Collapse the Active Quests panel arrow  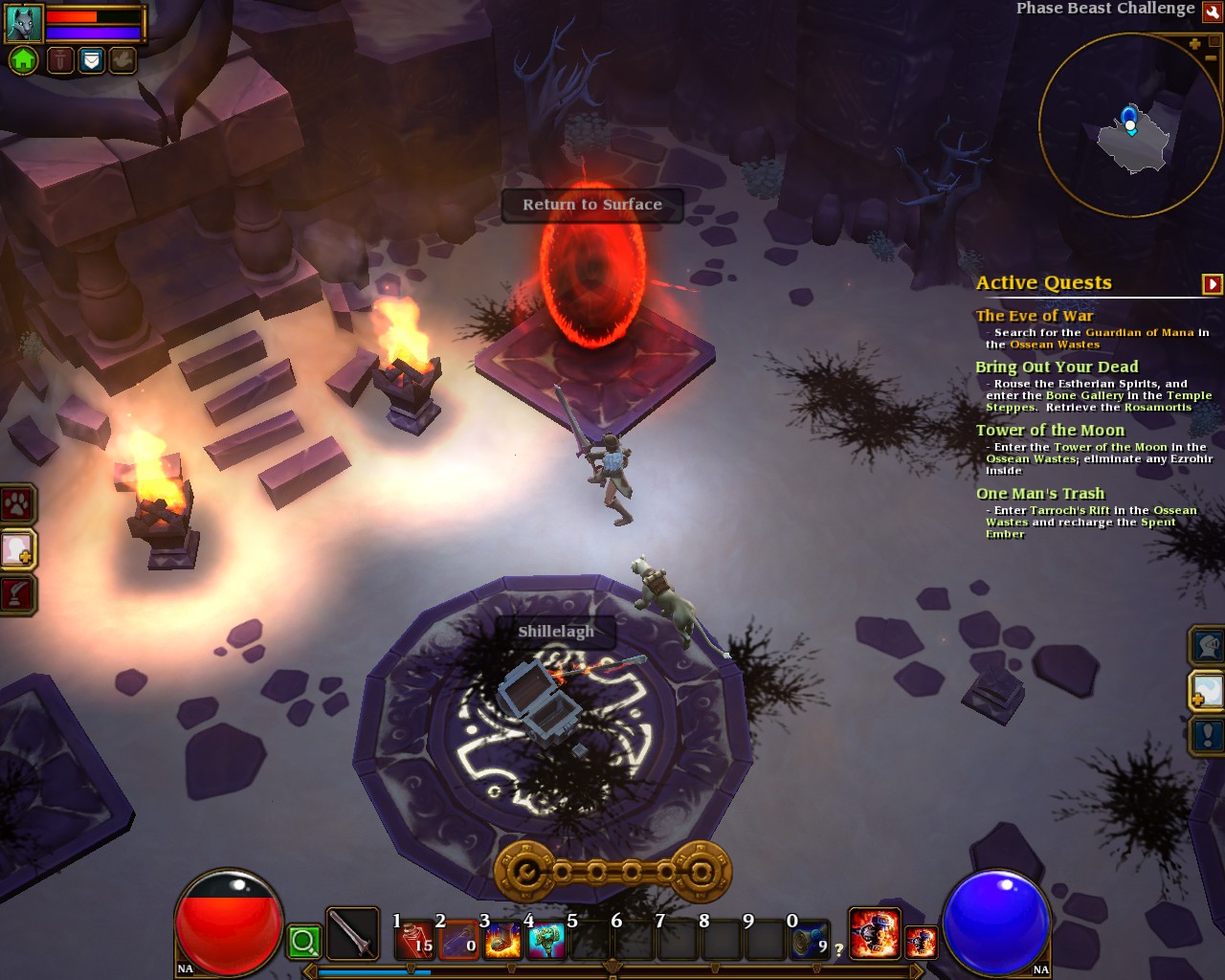click(1212, 284)
